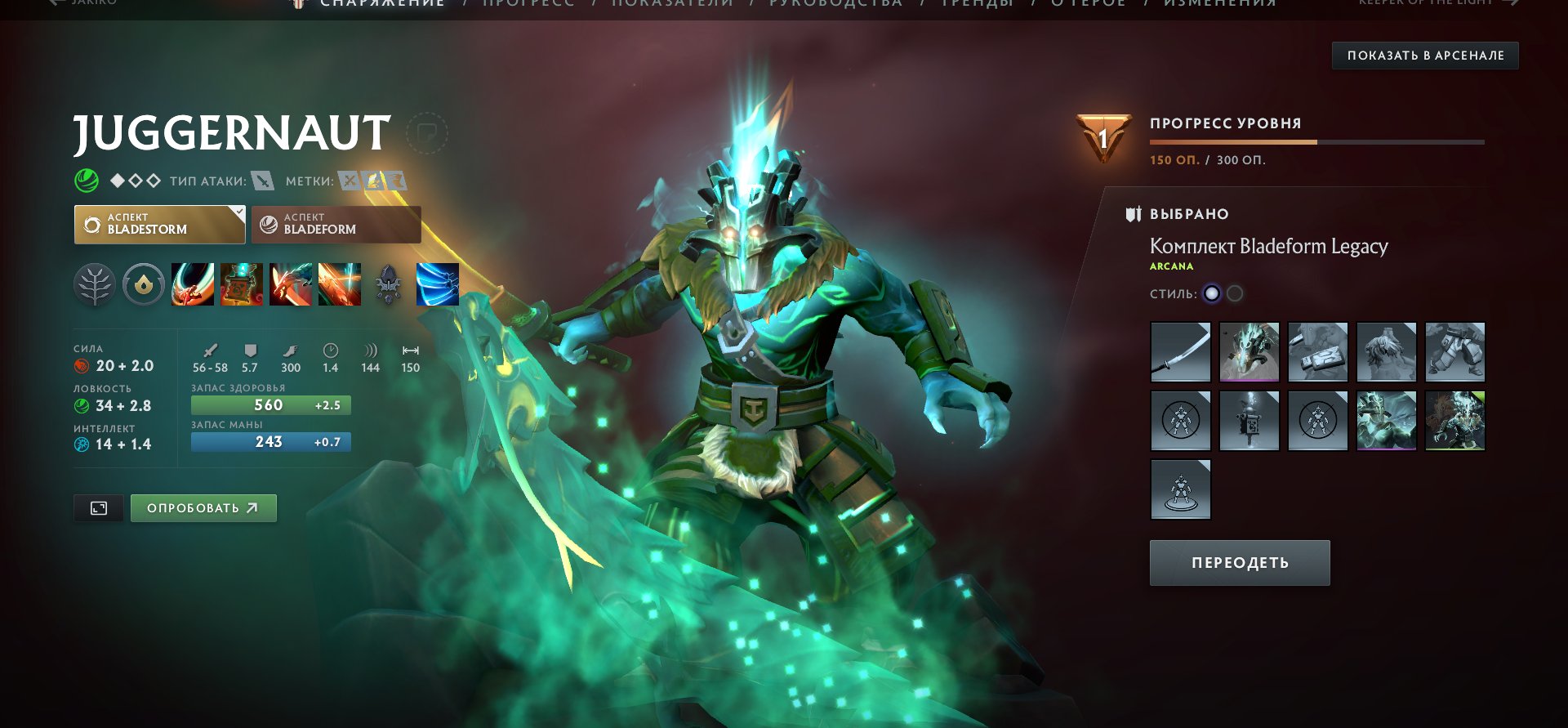Expand the Bladestorm aspect dropdown arrow
This screenshot has height=728, width=1568.
click(x=238, y=212)
